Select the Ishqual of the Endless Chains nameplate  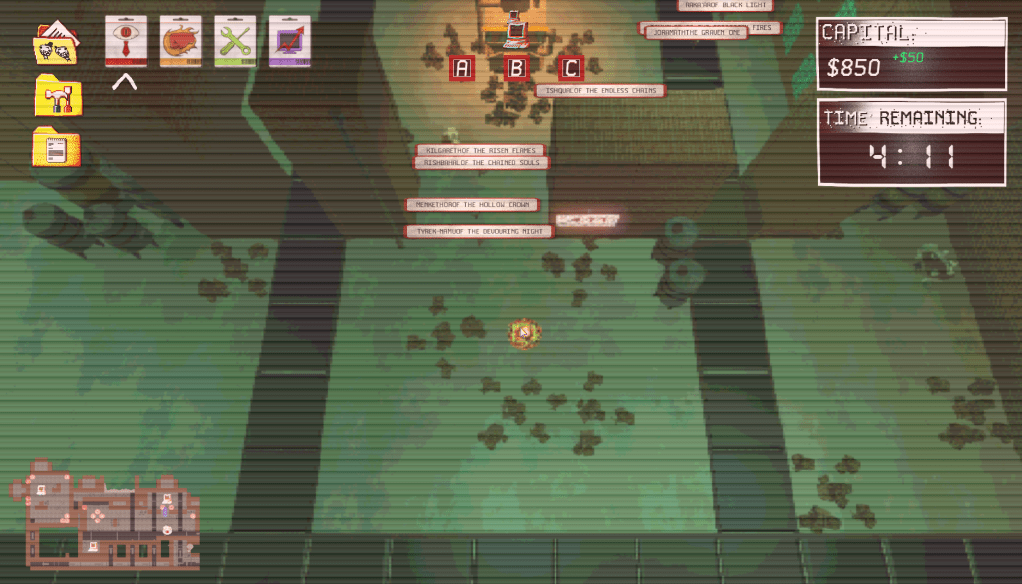coord(601,91)
